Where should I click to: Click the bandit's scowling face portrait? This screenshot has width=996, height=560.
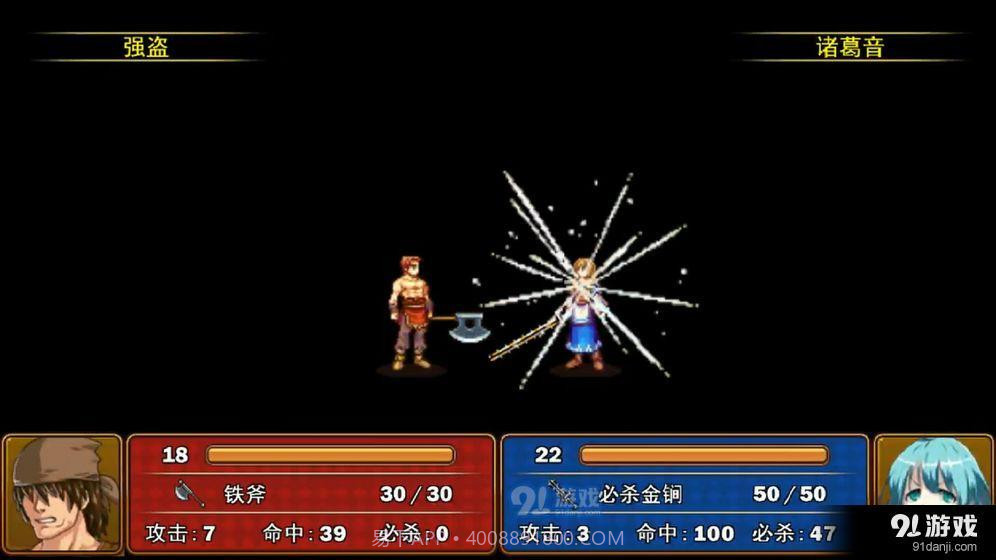(x=62, y=493)
